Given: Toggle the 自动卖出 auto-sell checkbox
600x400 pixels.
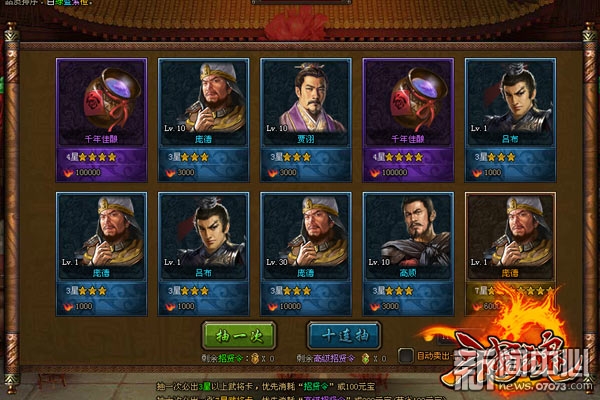Looking at the screenshot, I should (406, 355).
